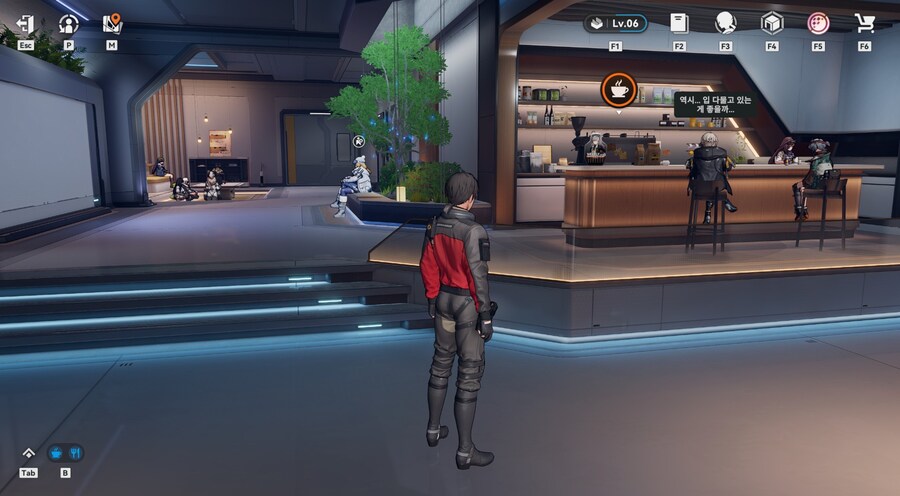900x496 pixels.
Task: Click the coffee cup marker above the counter
Action: (x=618, y=90)
